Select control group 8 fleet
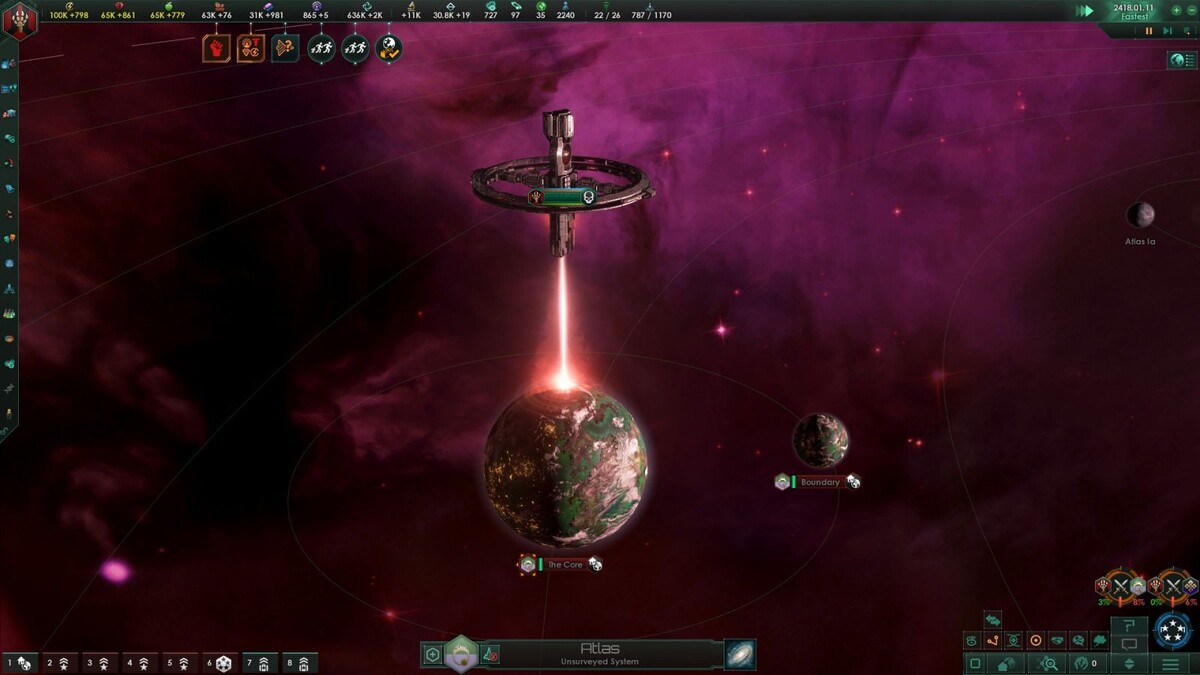This screenshot has width=1200, height=675. click(298, 663)
